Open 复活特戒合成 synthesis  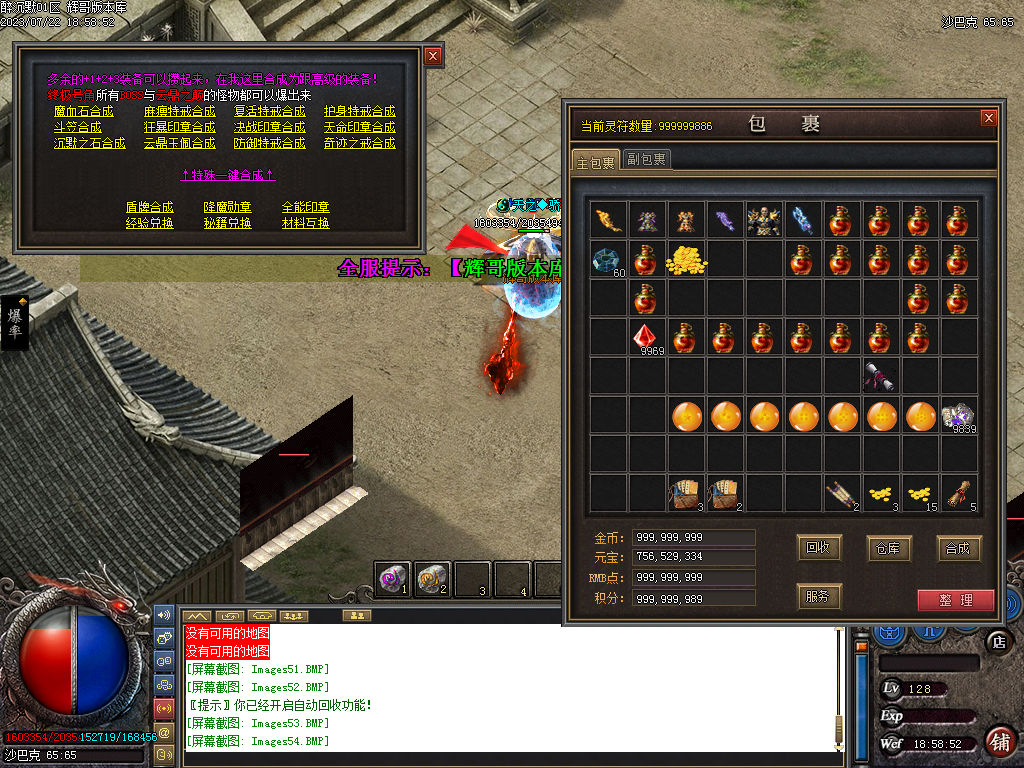(270, 111)
